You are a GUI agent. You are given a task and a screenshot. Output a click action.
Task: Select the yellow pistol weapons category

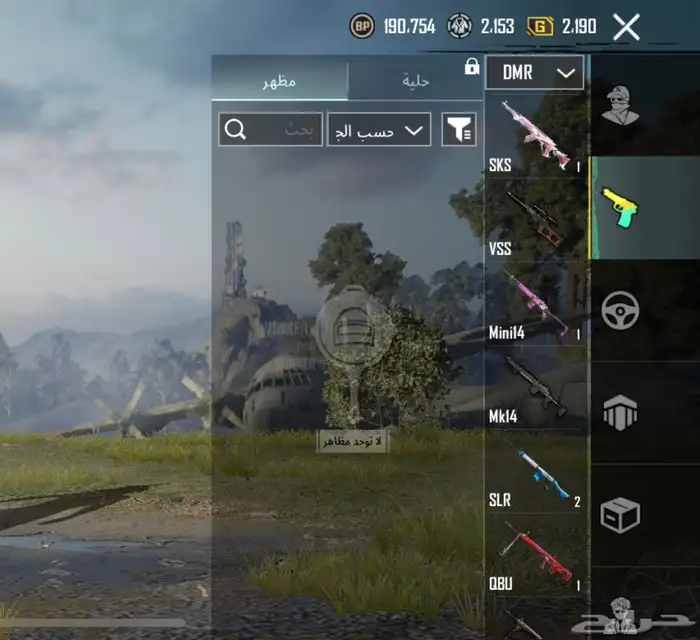pos(621,208)
